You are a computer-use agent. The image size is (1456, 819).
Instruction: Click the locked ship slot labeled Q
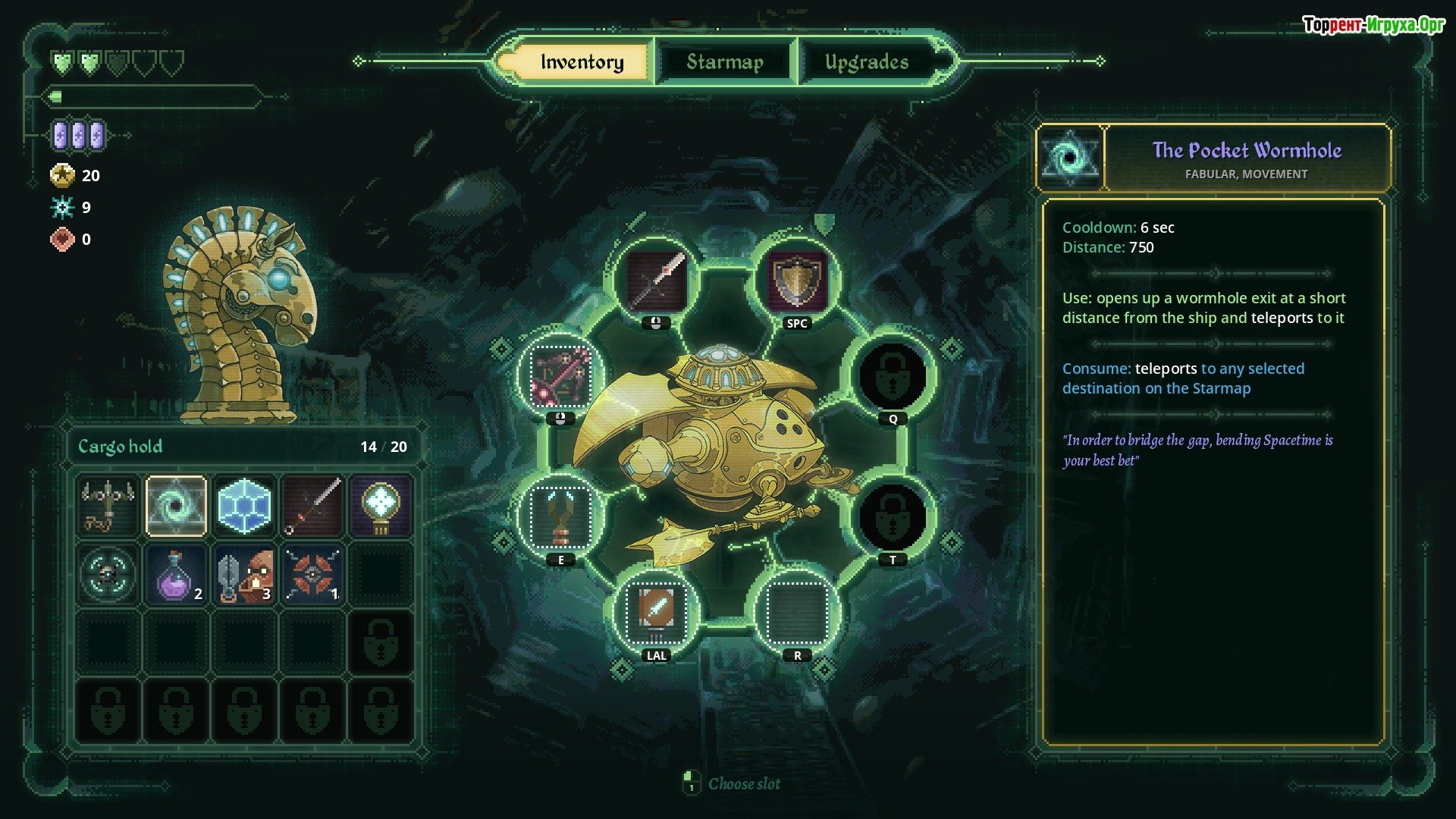[893, 375]
